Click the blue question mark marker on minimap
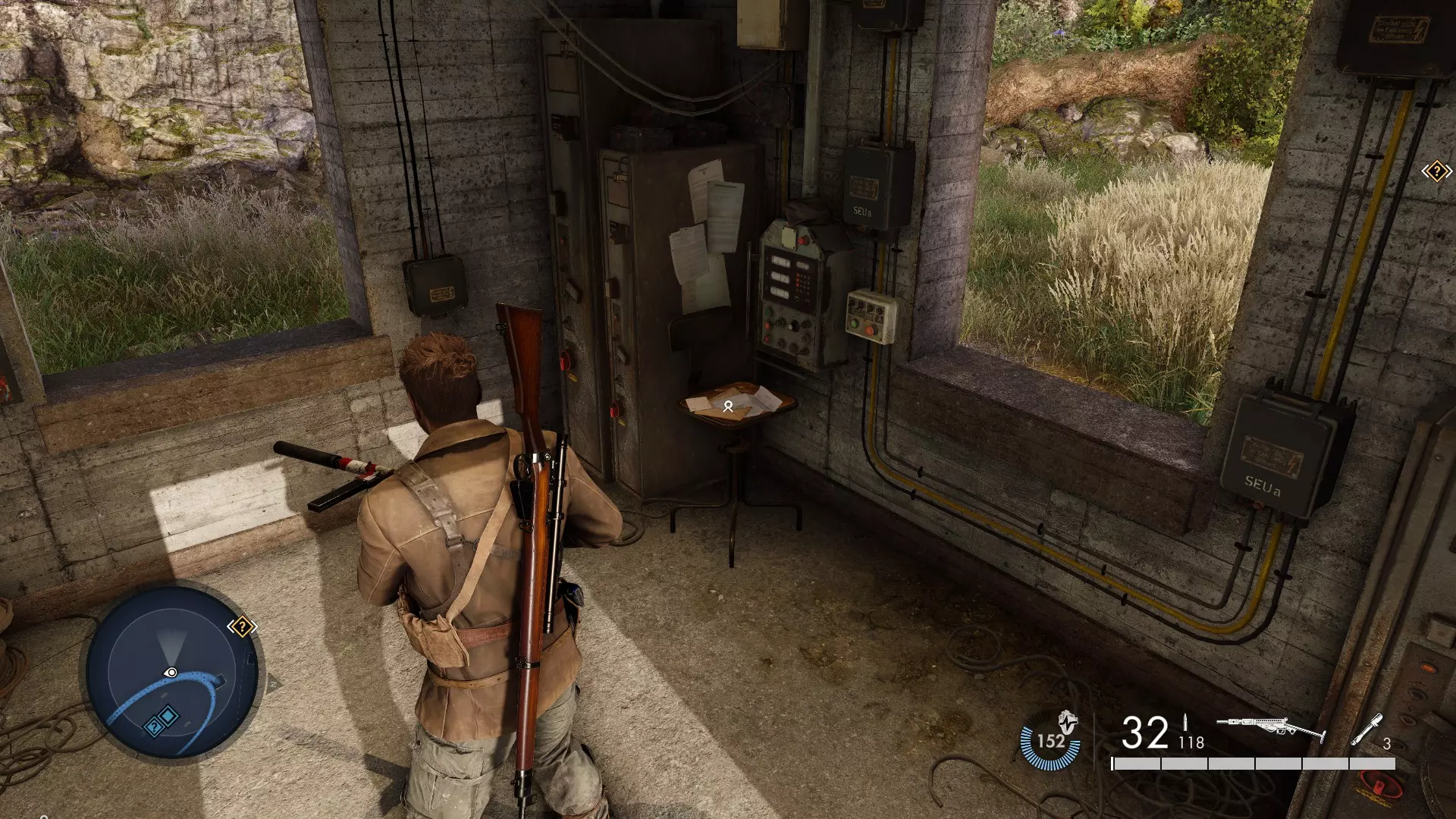1456x819 pixels. (153, 727)
